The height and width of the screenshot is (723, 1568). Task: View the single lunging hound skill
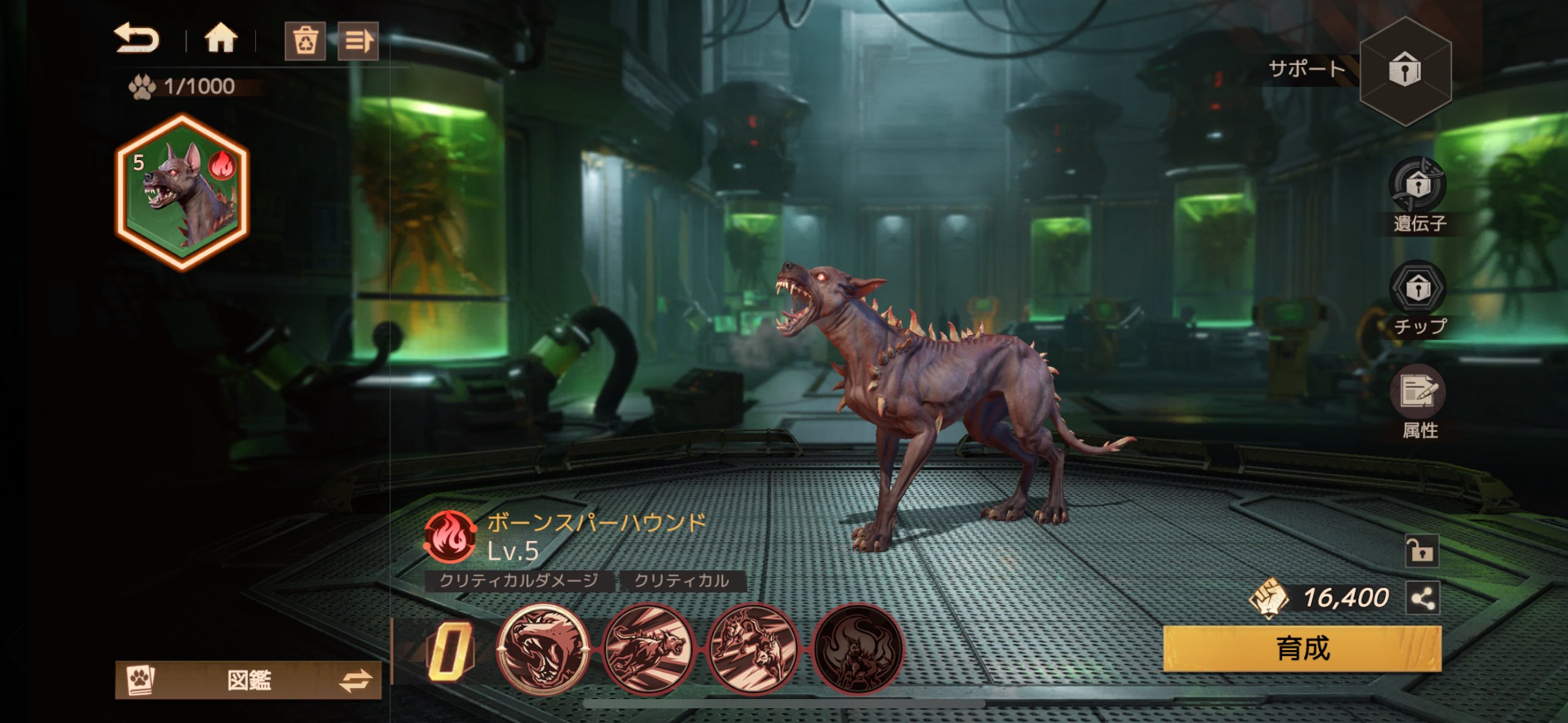coord(648,649)
